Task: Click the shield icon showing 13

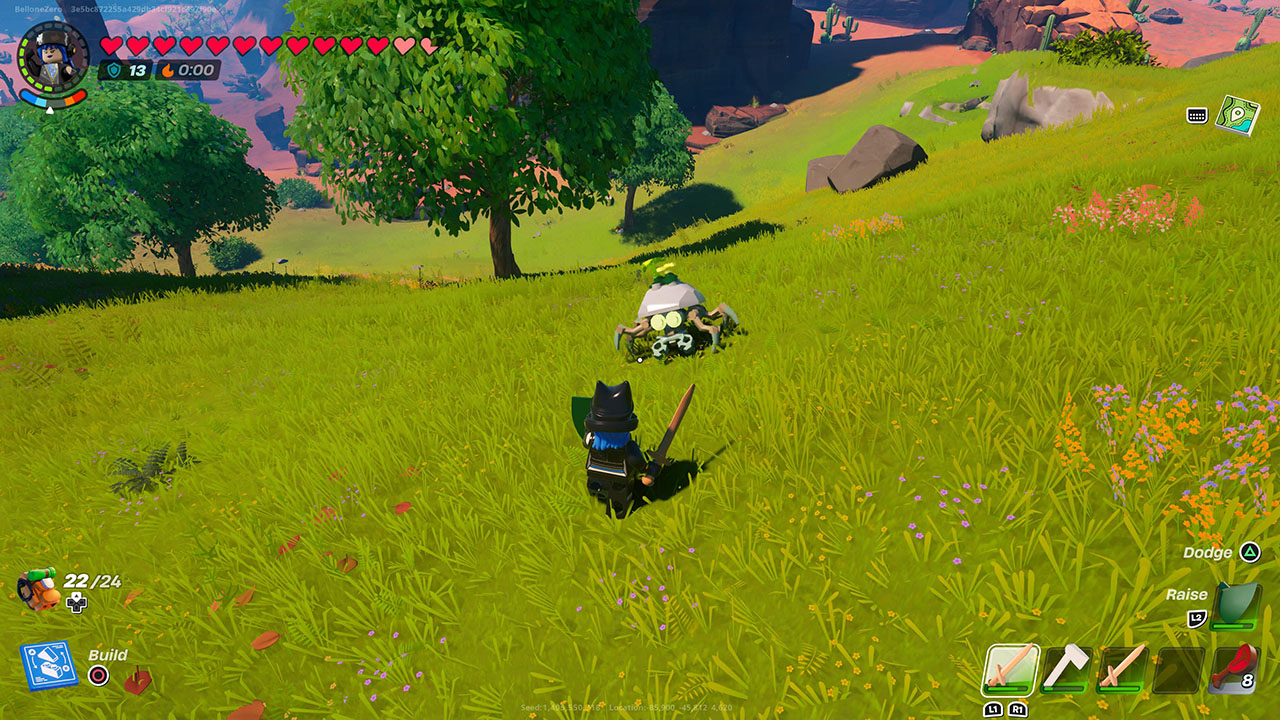Action: [115, 71]
